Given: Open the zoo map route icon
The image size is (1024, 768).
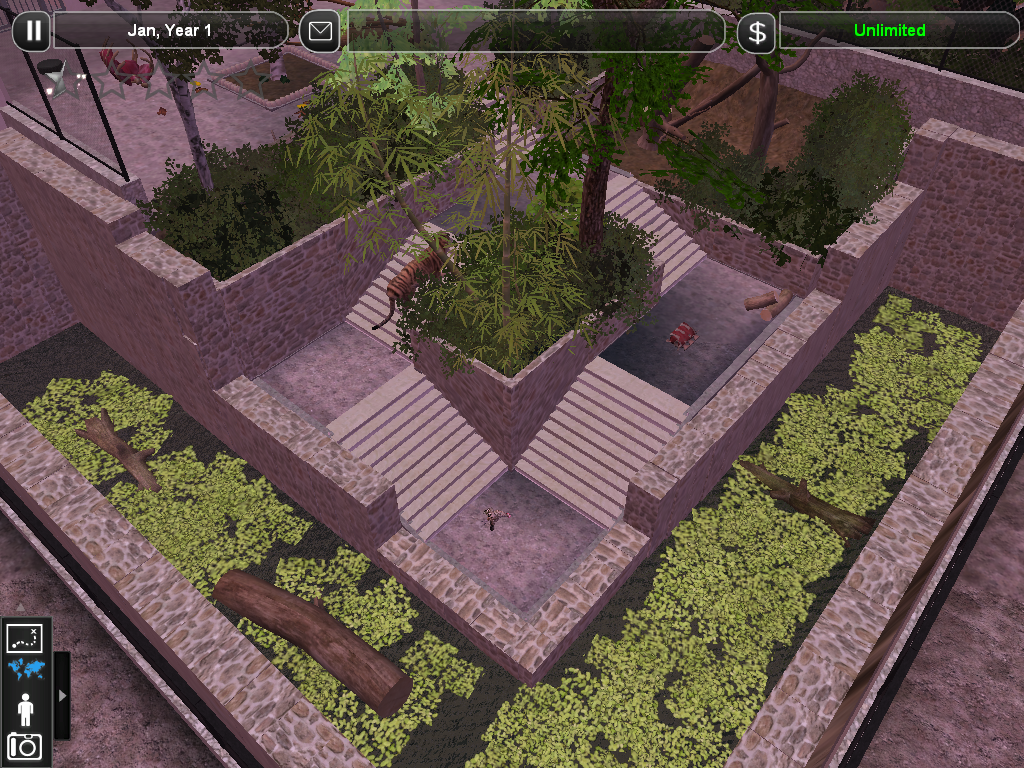Looking at the screenshot, I should [x=23, y=637].
